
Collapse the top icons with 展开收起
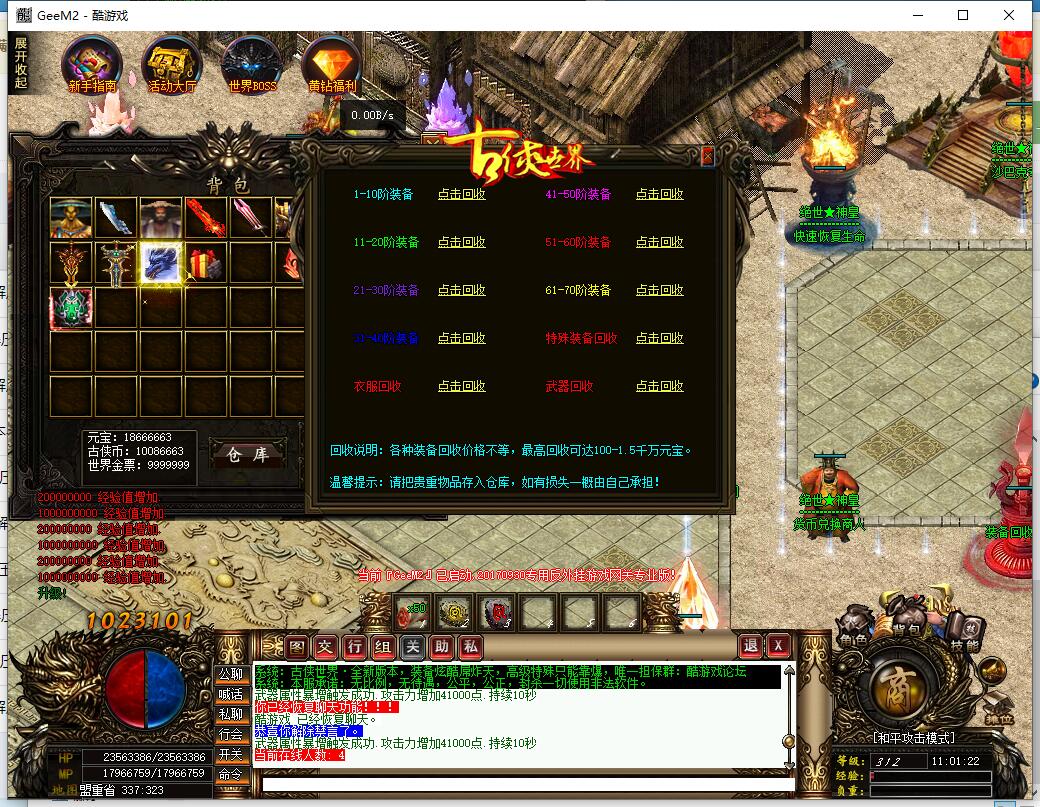pyautogui.click(x=20, y=63)
